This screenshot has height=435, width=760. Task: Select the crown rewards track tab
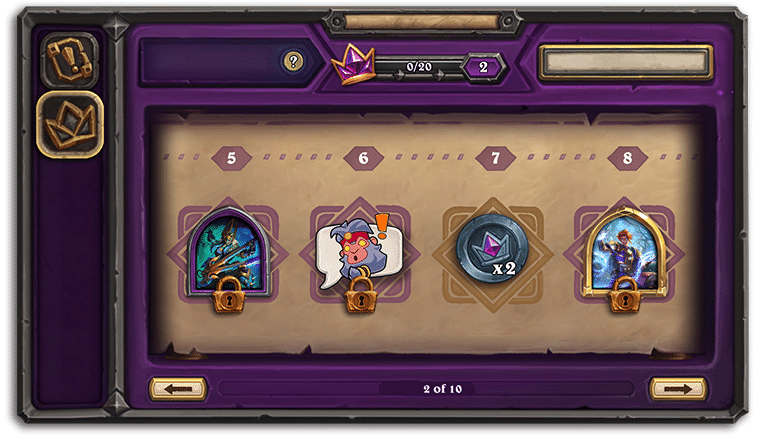(x=69, y=123)
